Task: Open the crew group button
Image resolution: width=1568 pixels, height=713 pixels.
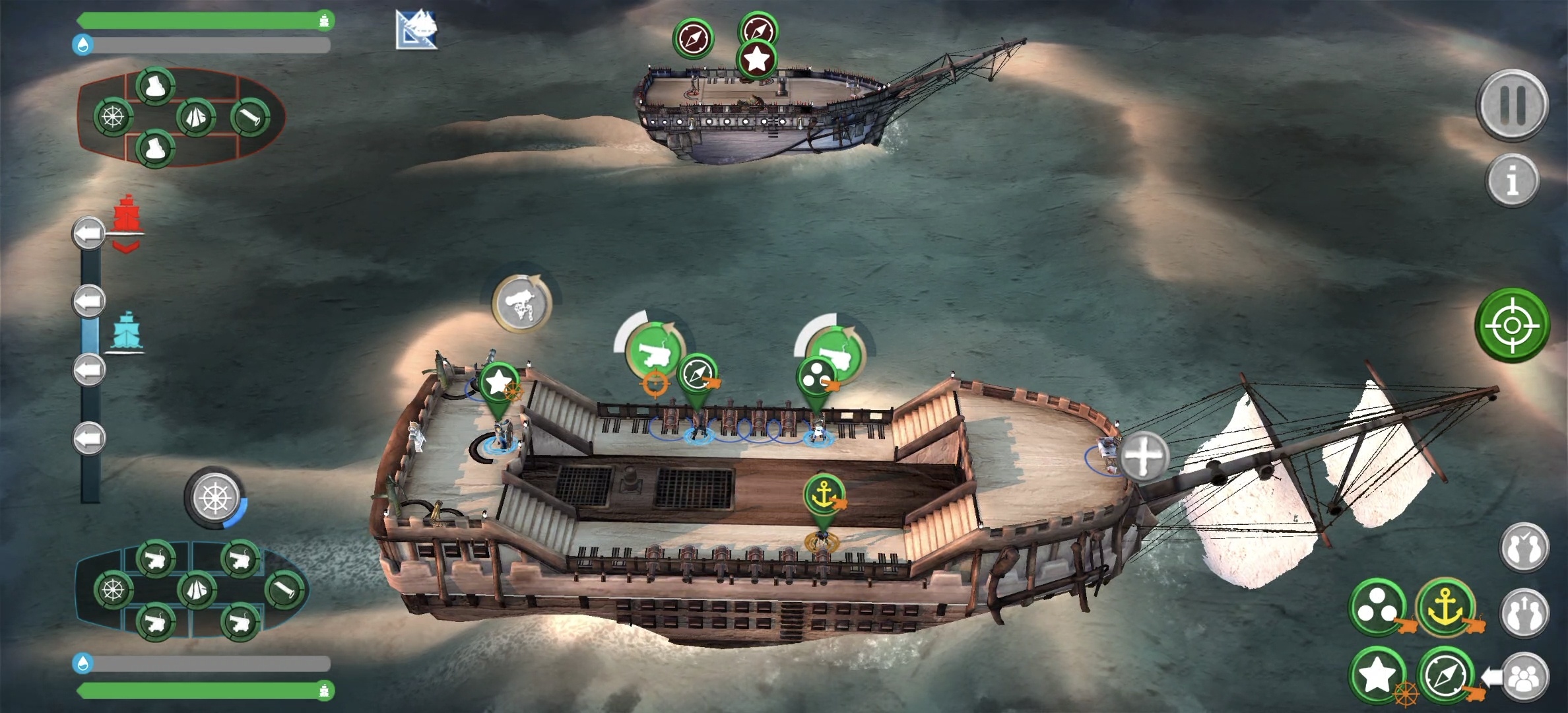Action: point(1524,677)
